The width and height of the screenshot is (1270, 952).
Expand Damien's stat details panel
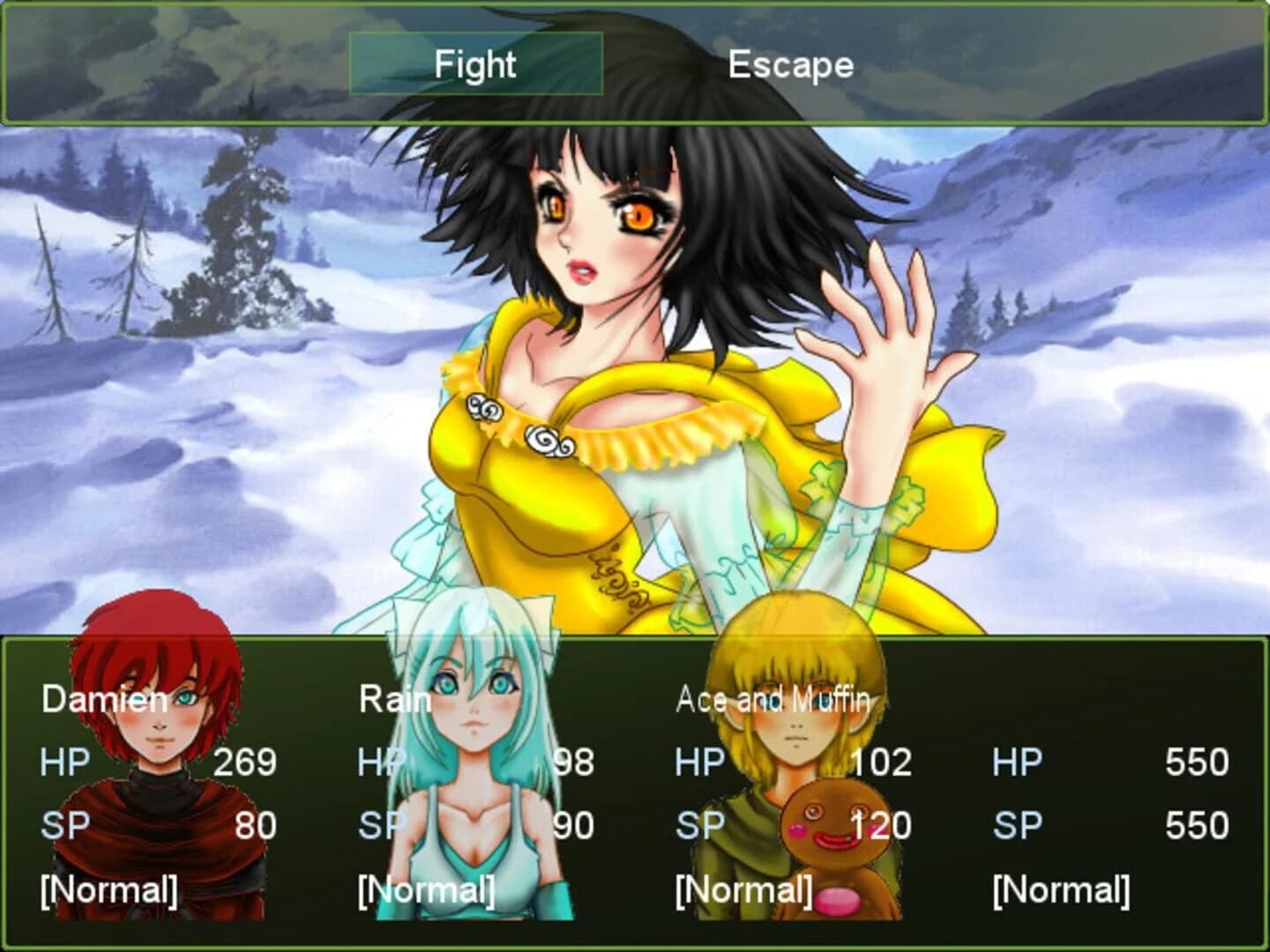tap(159, 793)
